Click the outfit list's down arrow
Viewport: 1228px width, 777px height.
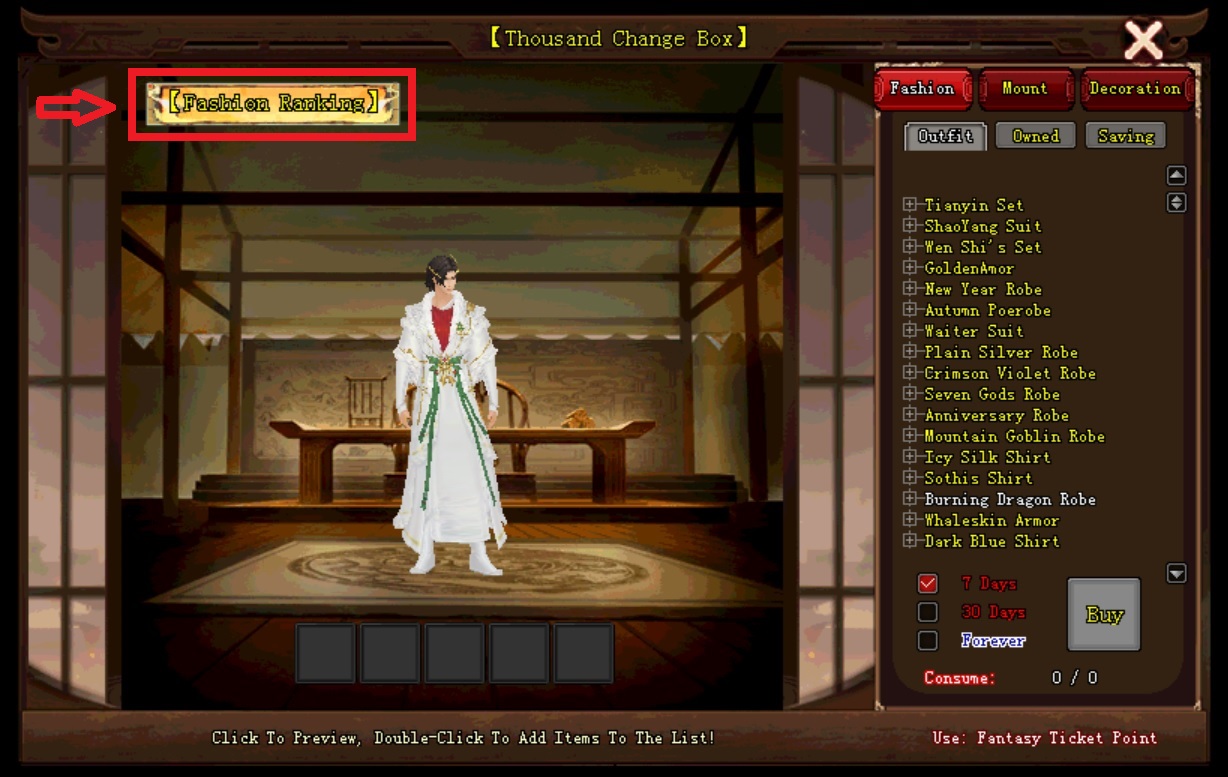click(1177, 573)
